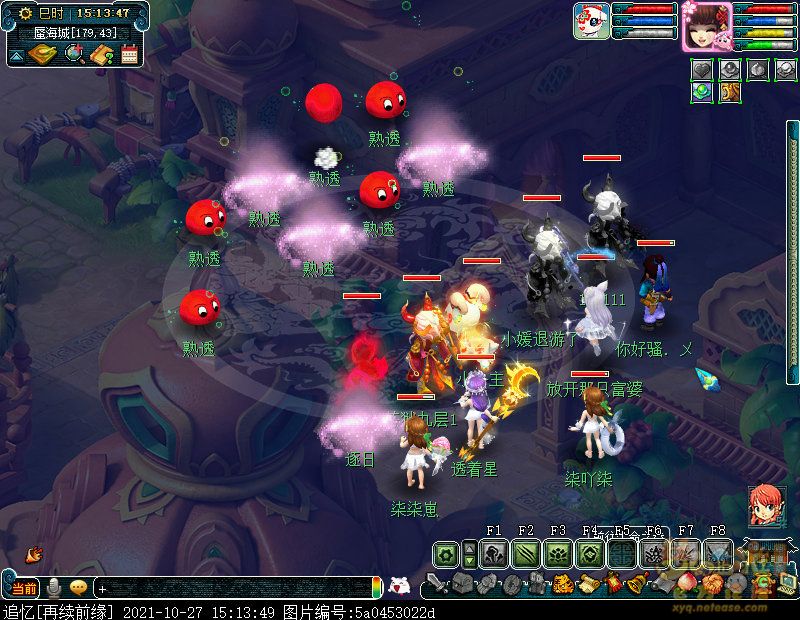Open the chat emoji smiley button

78,588
